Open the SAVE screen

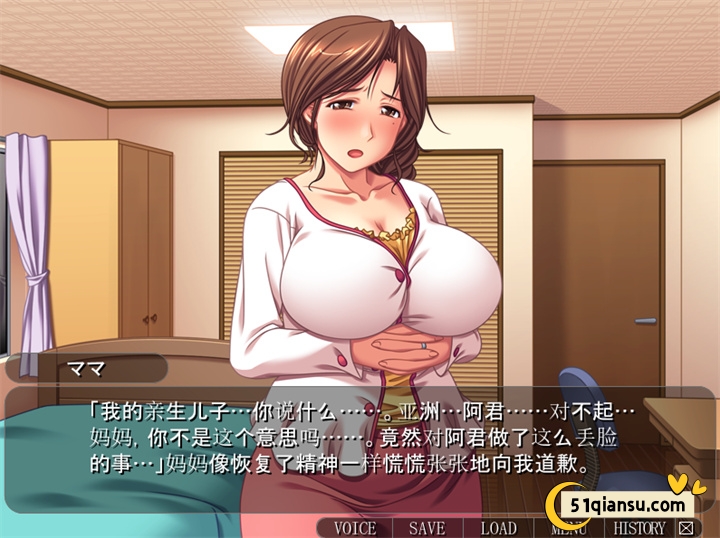point(427,527)
